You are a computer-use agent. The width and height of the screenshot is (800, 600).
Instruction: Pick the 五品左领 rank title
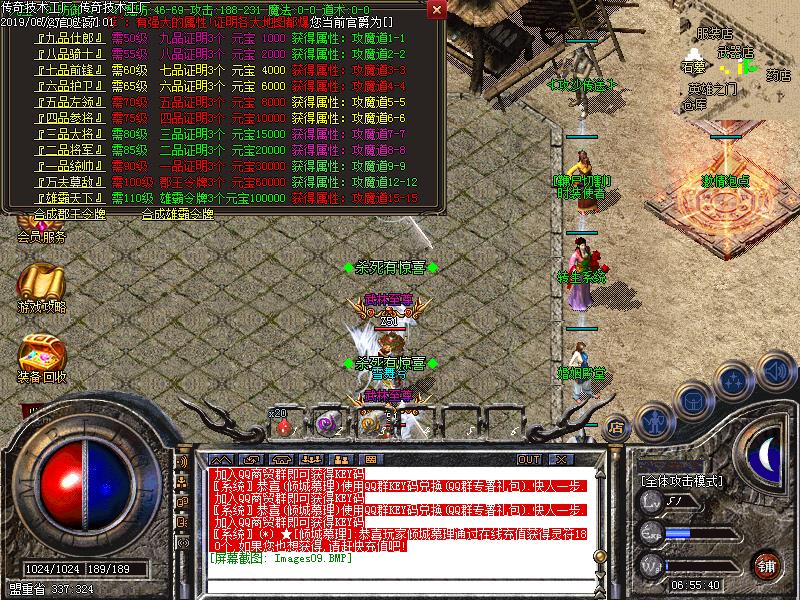tap(64, 102)
